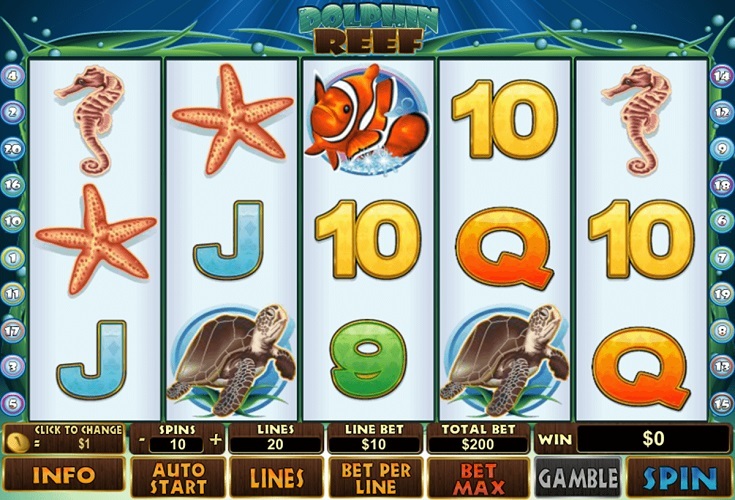735x500 pixels.
Task: Pick payline bubble number 15
Action: tap(721, 403)
